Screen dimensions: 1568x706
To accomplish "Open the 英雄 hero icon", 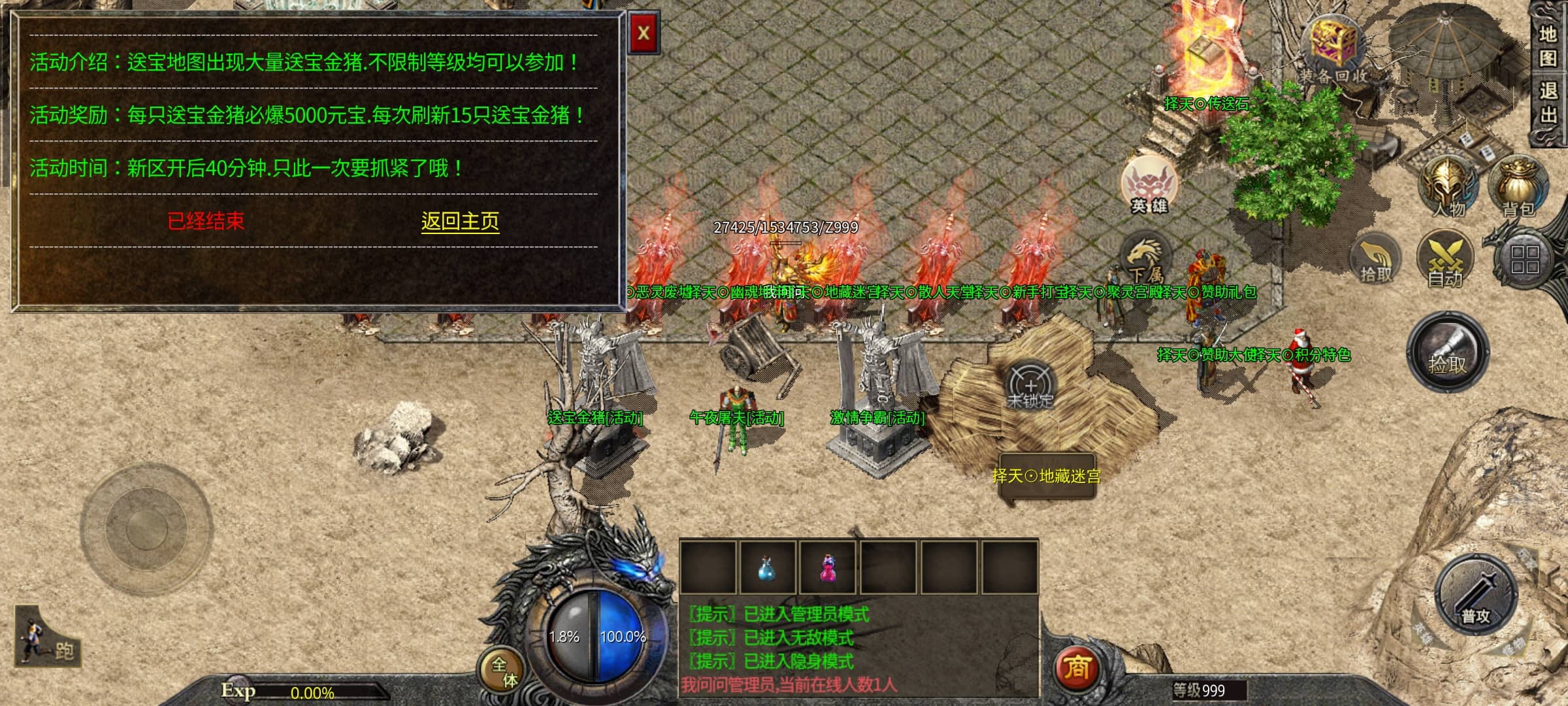I will 1149,185.
